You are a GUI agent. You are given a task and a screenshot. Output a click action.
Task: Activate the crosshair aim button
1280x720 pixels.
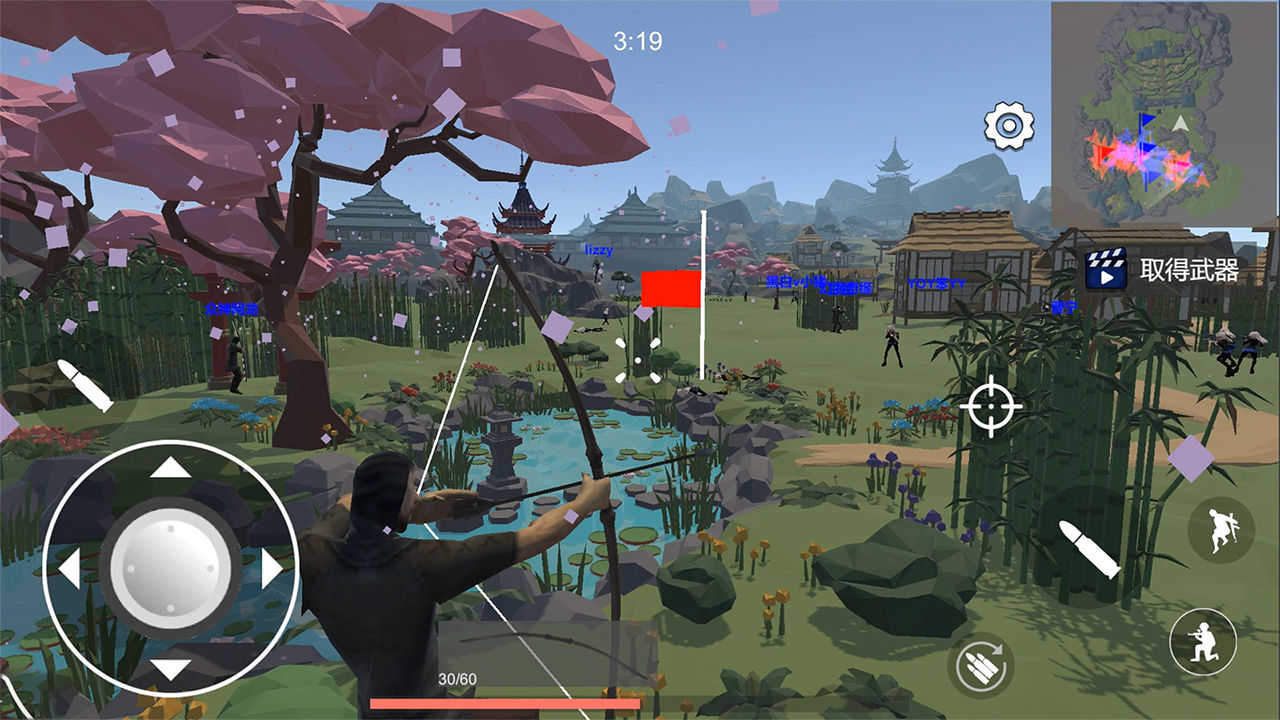(x=991, y=406)
